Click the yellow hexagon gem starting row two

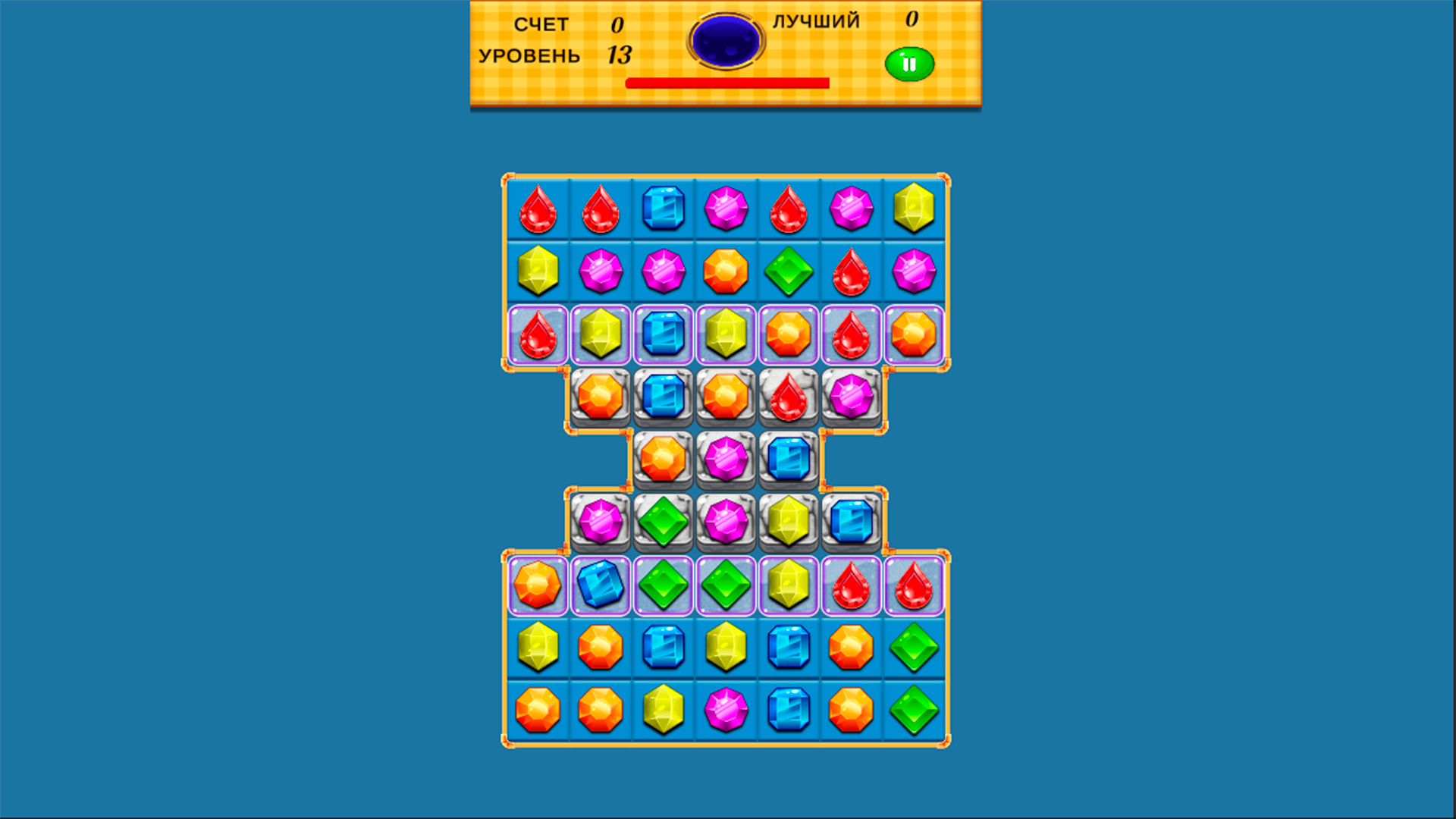coord(539,273)
